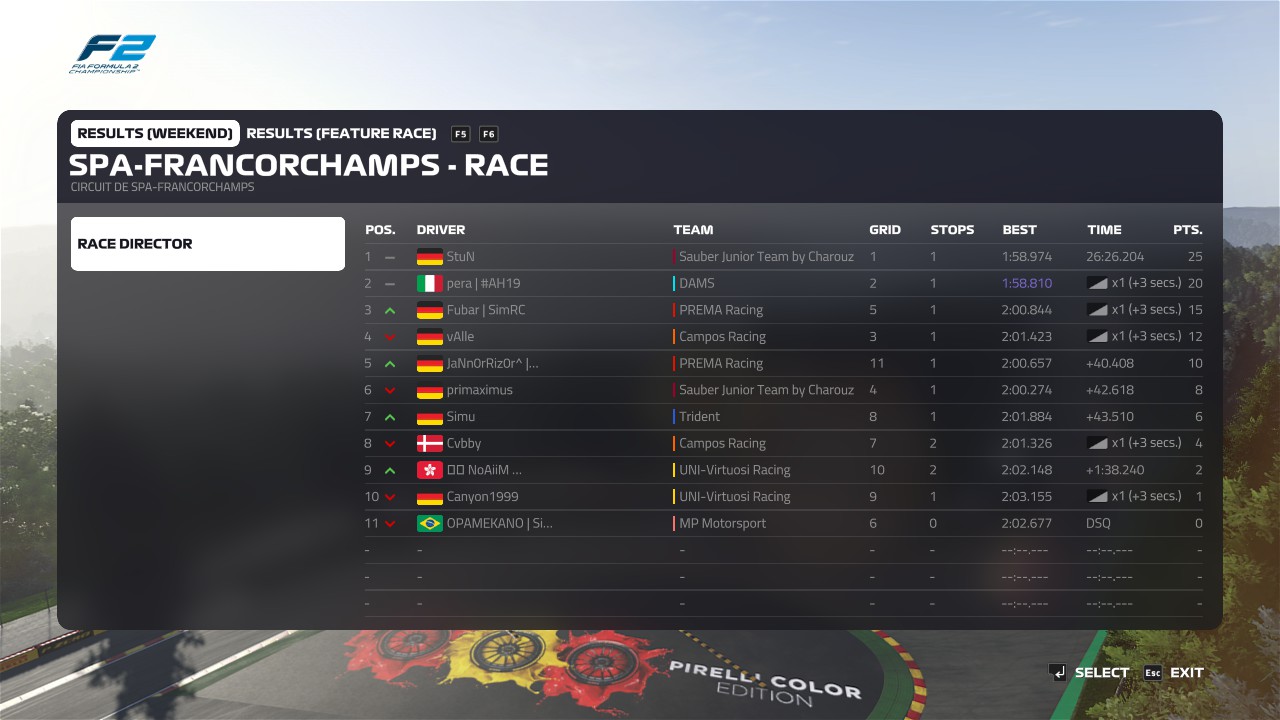Click the Select button
The height and width of the screenshot is (720, 1280).
pyautogui.click(x=1089, y=673)
